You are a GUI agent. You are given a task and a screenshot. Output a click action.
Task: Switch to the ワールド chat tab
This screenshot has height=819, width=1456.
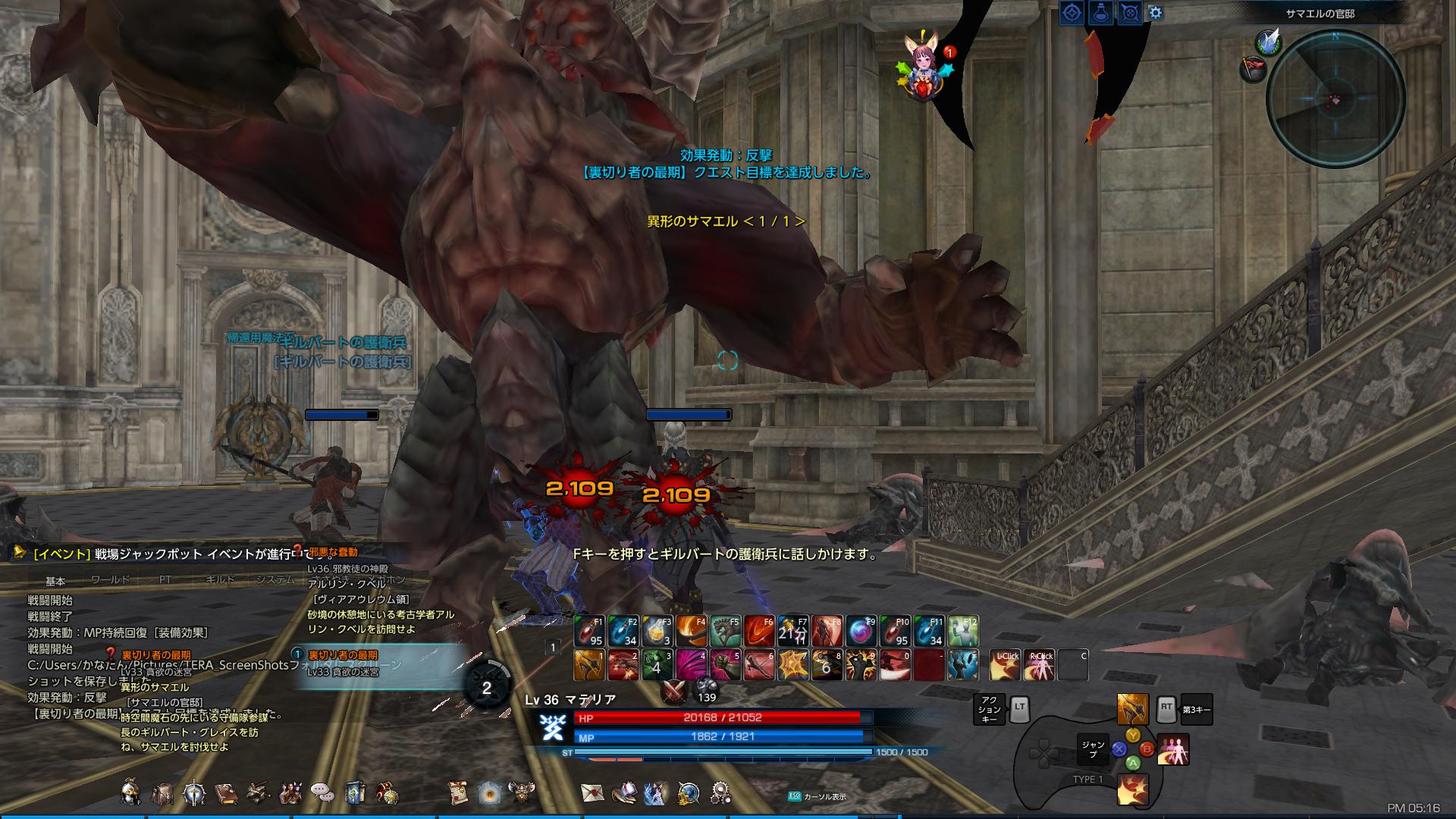[110, 580]
